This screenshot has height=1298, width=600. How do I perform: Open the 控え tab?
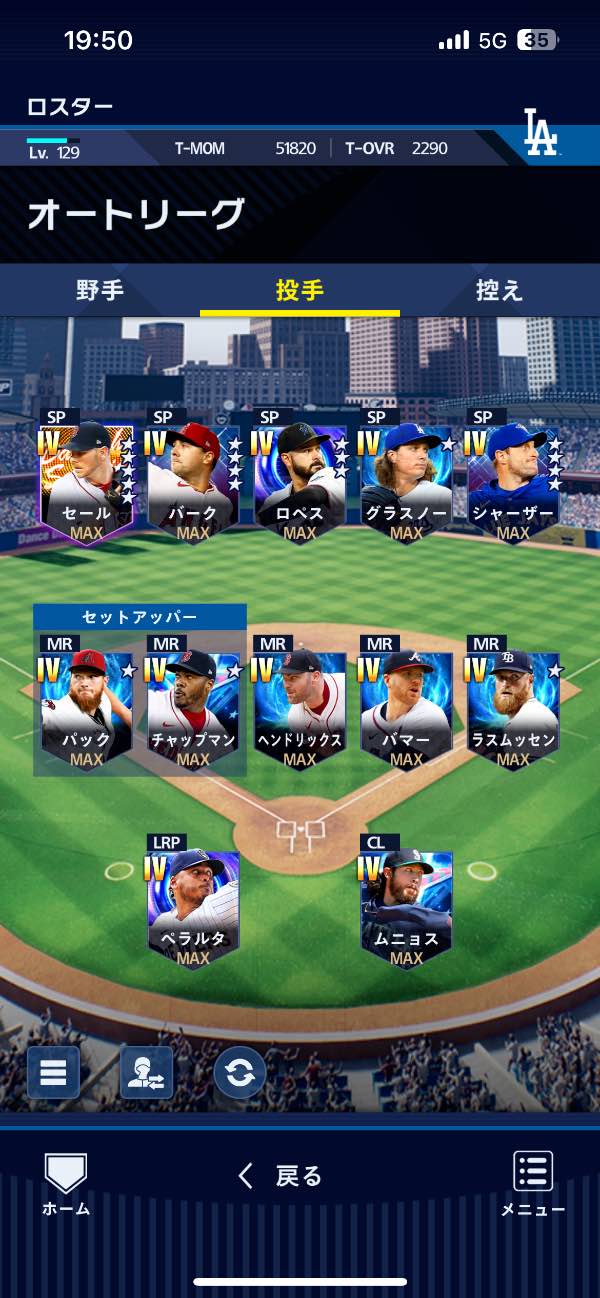tap(499, 291)
